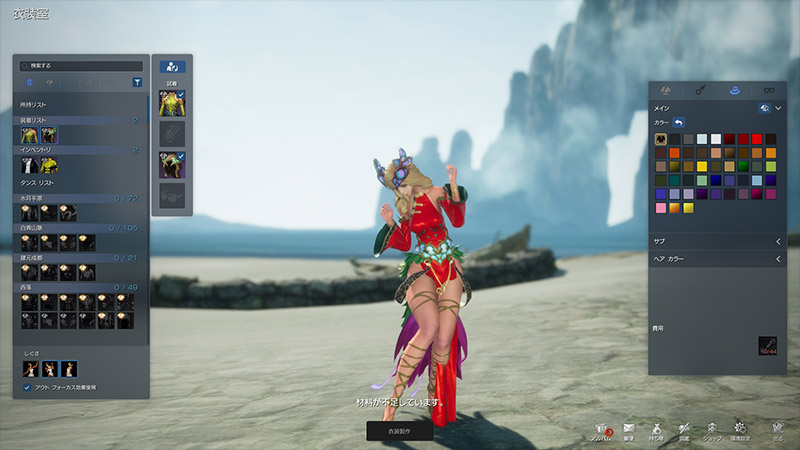Select the yellow-green outfit in the fitting slot
The image size is (800, 450).
tap(171, 102)
